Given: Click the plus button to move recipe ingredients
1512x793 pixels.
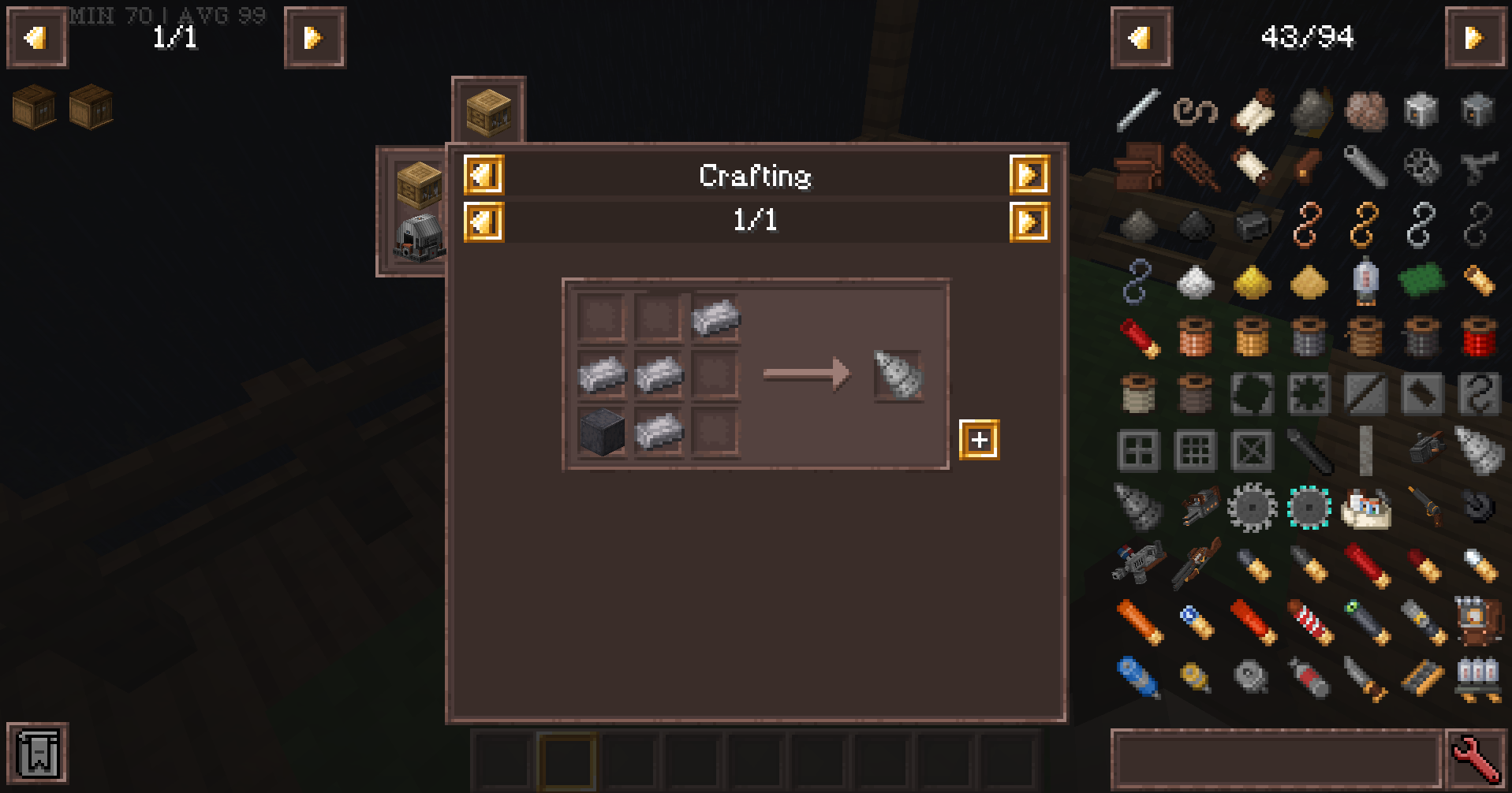Looking at the screenshot, I should point(980,441).
